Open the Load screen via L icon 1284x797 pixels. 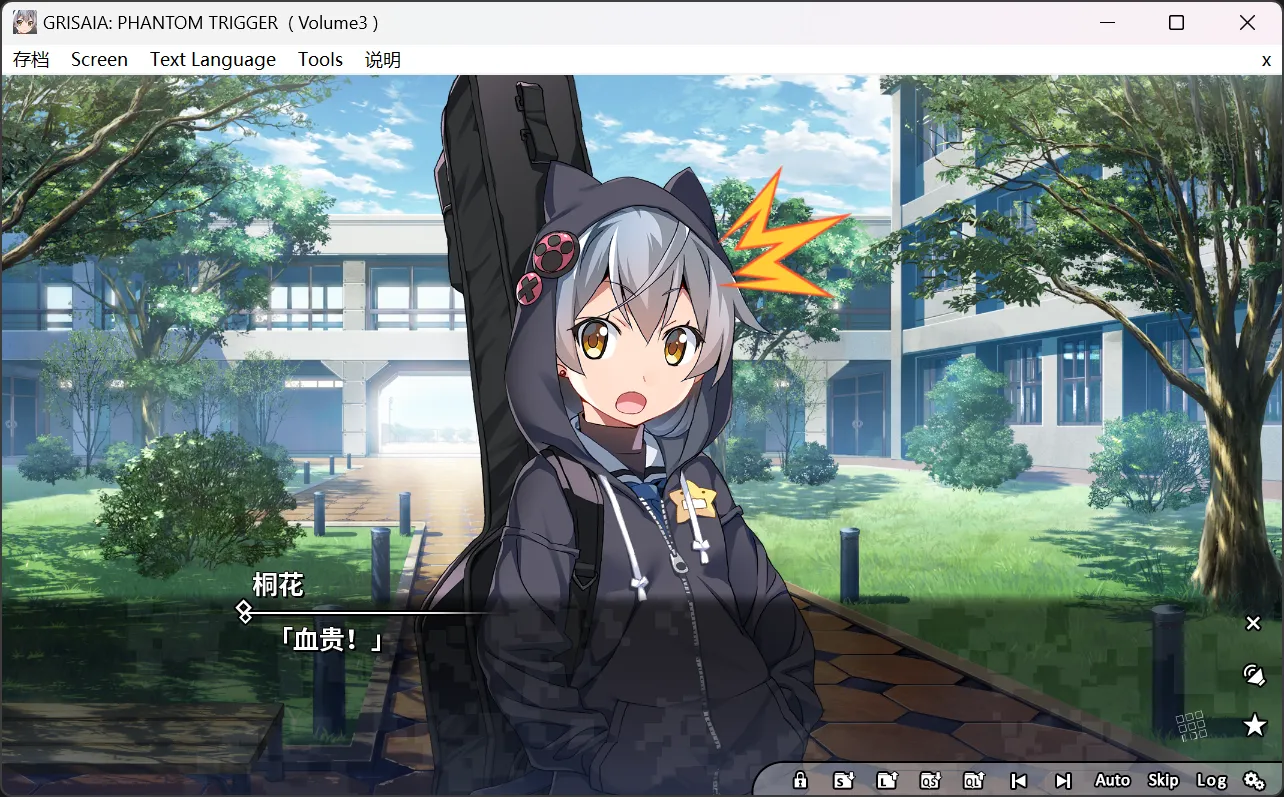click(x=887, y=780)
